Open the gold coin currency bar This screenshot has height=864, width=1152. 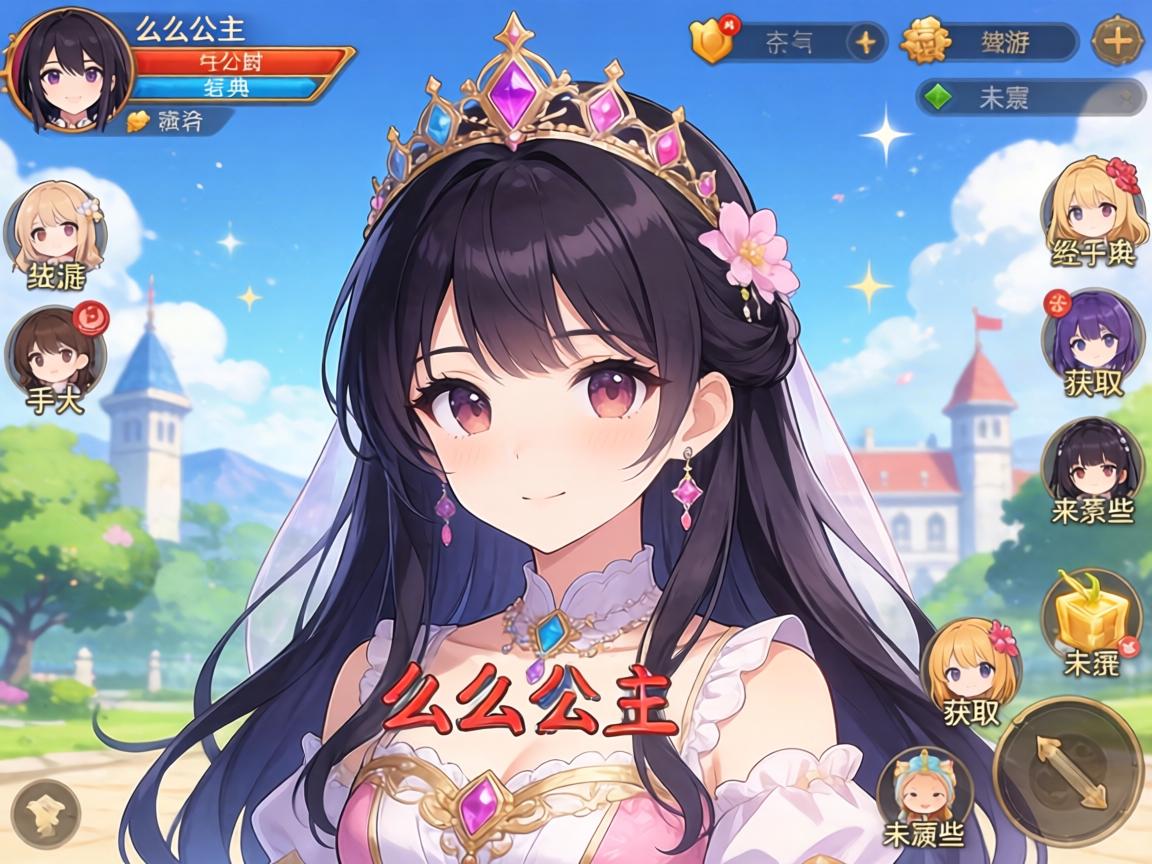coord(988,42)
